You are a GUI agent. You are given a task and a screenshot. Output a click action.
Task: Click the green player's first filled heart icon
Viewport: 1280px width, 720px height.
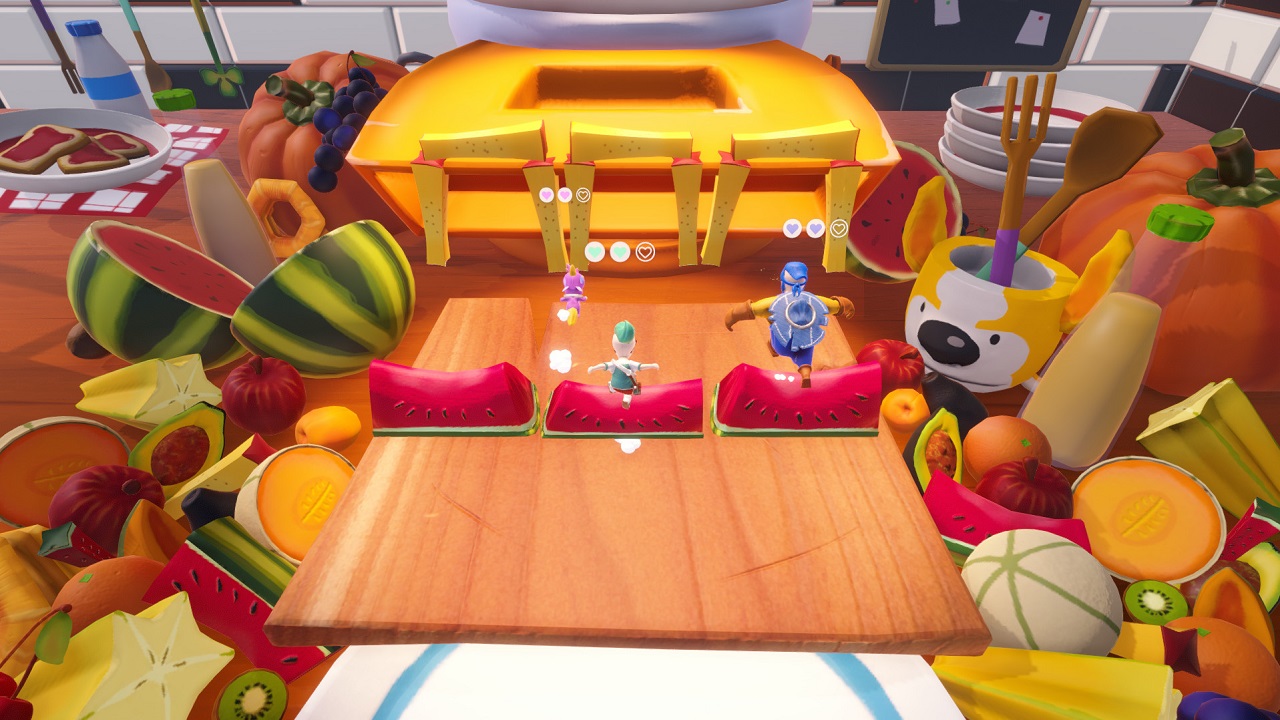tap(596, 251)
